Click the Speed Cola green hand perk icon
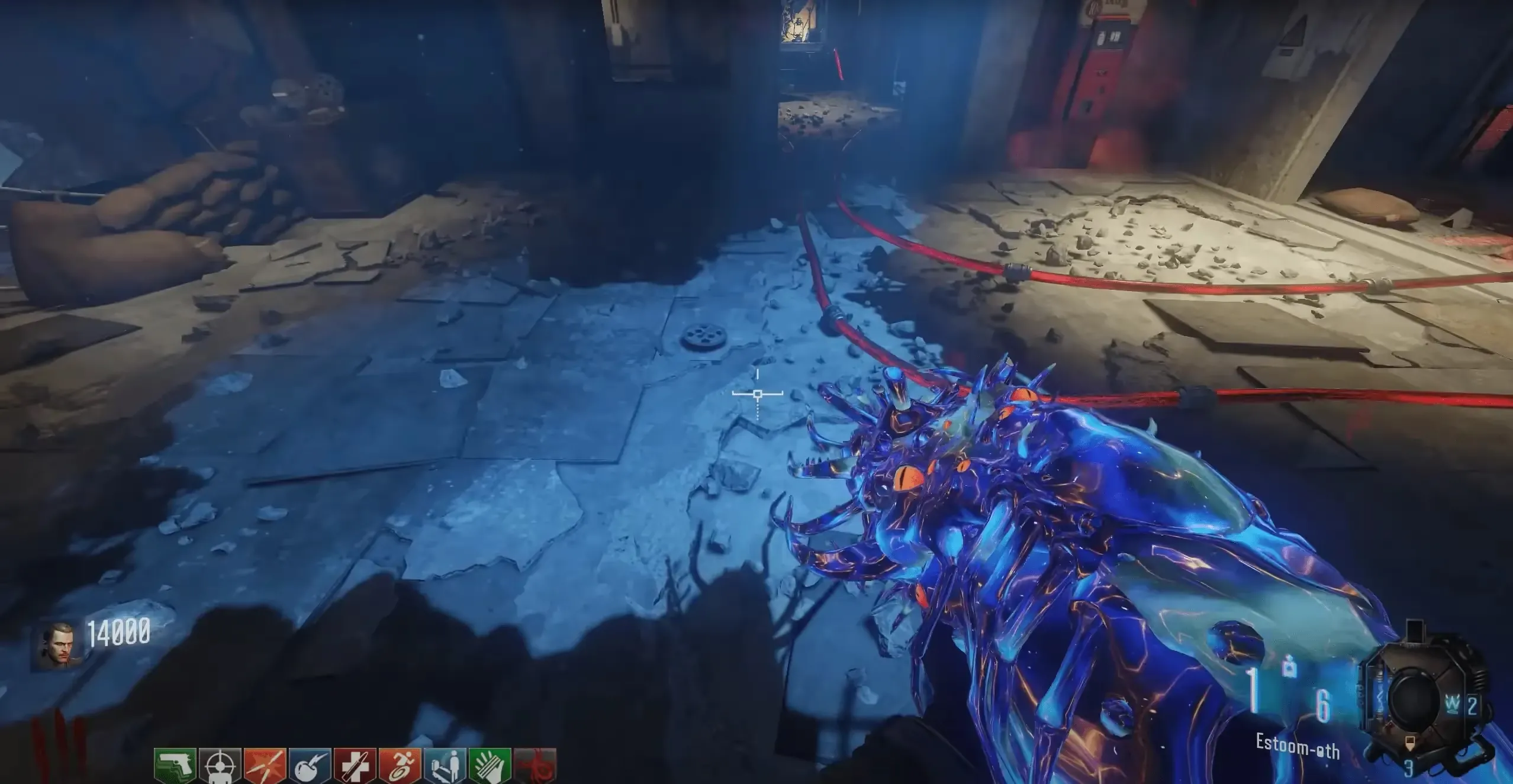 (490, 766)
